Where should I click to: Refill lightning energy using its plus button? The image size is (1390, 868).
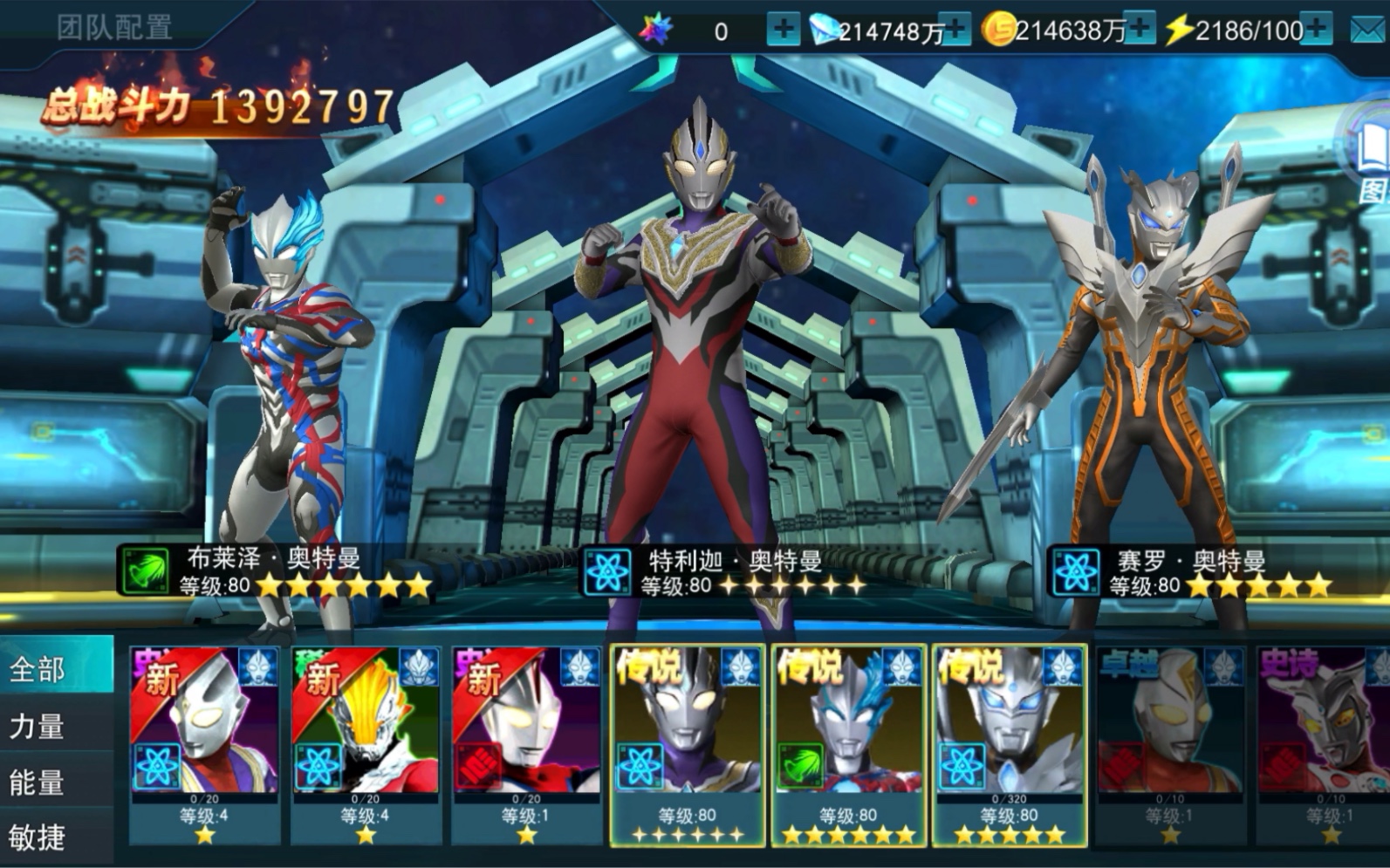tap(1316, 31)
